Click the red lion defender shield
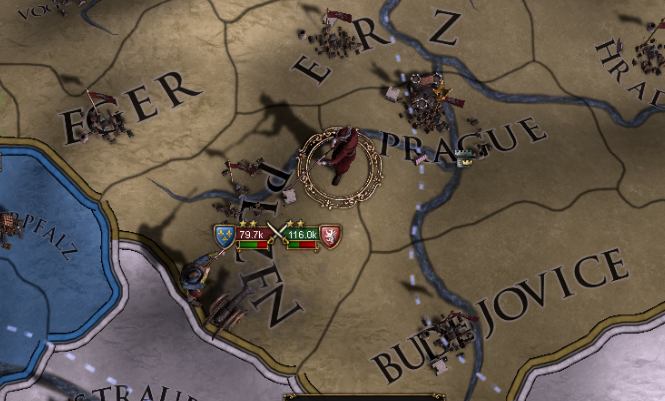Image resolution: width=665 pixels, height=401 pixels. 330,236
